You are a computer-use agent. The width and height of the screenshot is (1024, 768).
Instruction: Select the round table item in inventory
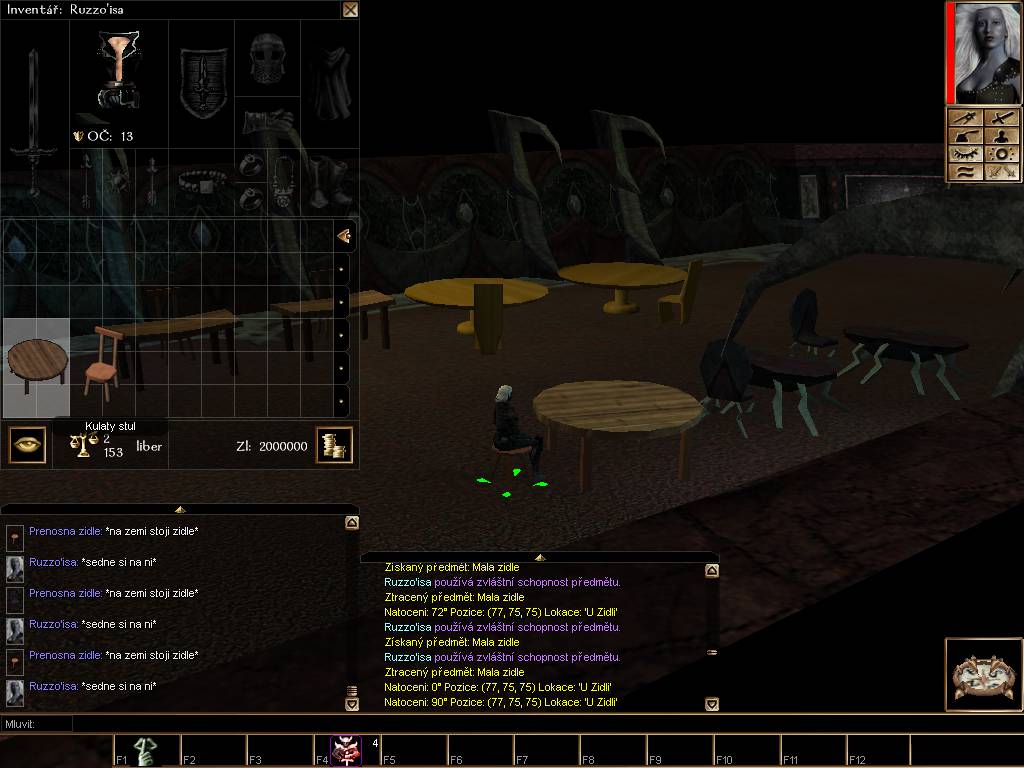[36, 366]
